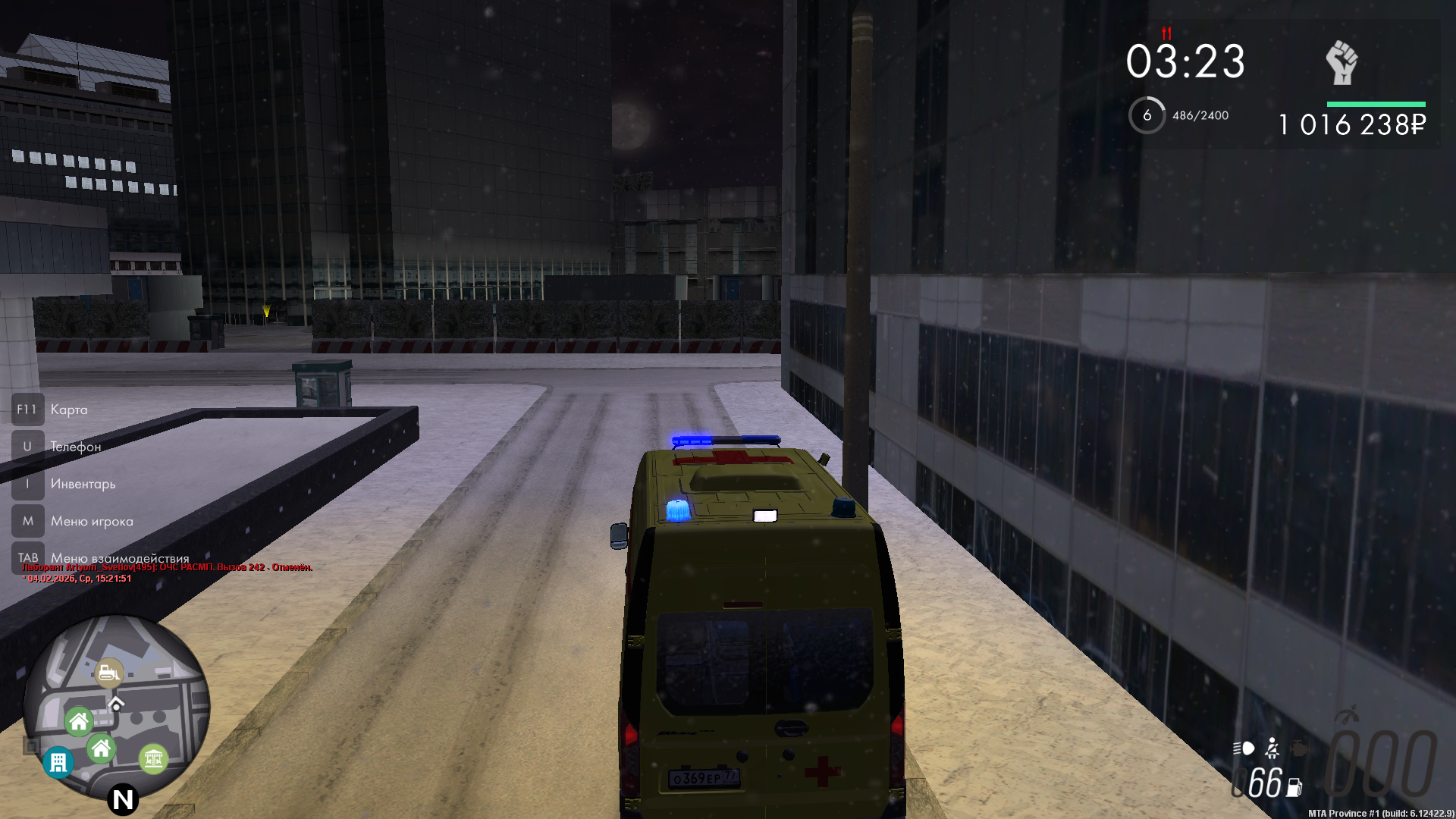Toggle the headlights indicator icon
This screenshot has width=1456, height=819.
[1243, 748]
